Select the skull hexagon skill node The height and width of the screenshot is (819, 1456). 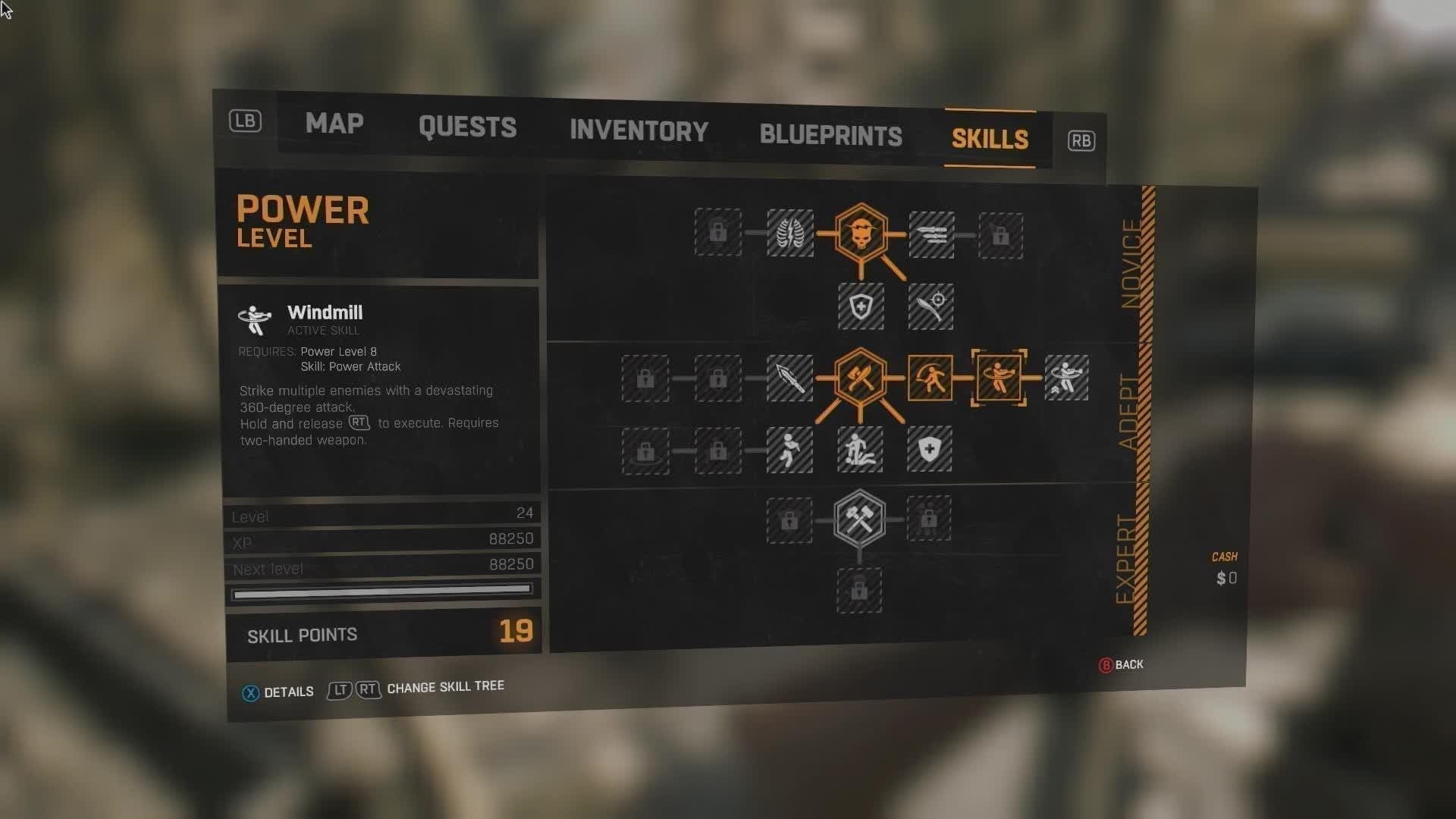click(861, 234)
